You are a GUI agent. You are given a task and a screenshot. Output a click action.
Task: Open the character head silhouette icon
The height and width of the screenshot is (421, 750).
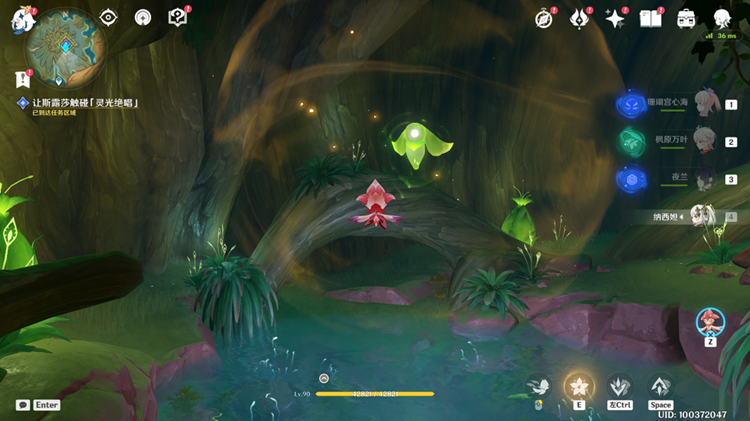721,19
